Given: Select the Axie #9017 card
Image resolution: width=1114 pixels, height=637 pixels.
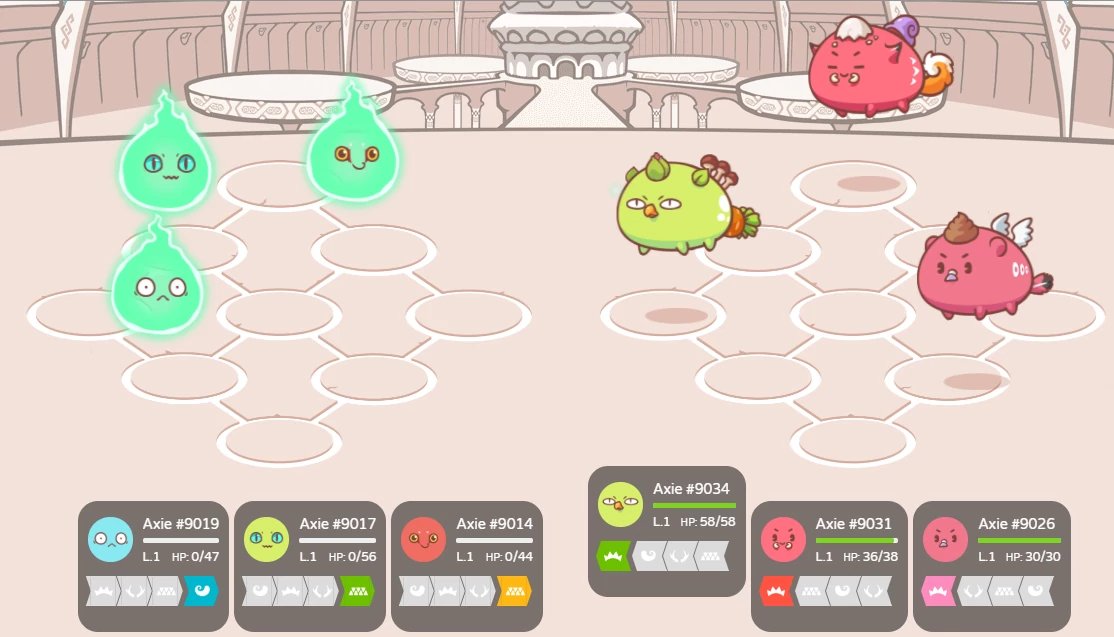Looking at the screenshot, I should pyautogui.click(x=310, y=565).
